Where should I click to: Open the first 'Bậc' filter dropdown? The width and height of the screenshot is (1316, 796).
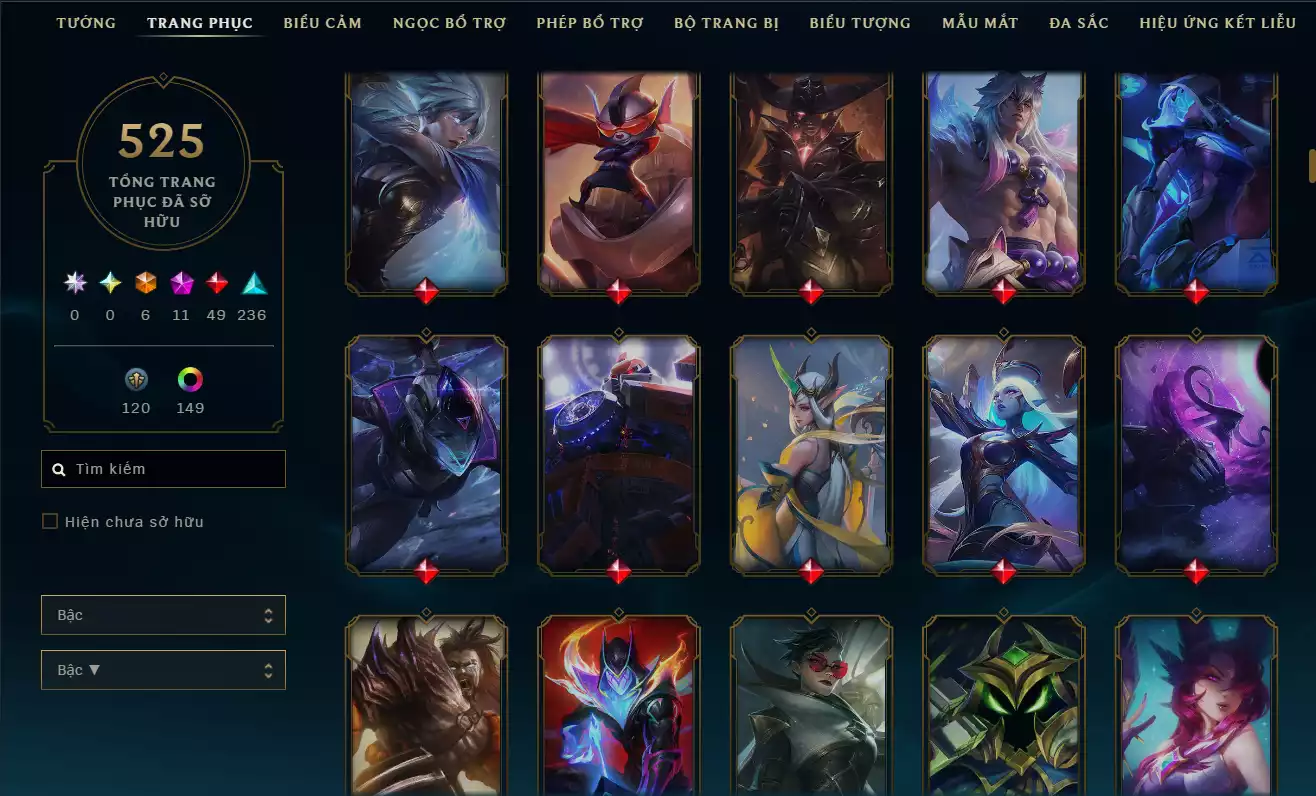163,615
